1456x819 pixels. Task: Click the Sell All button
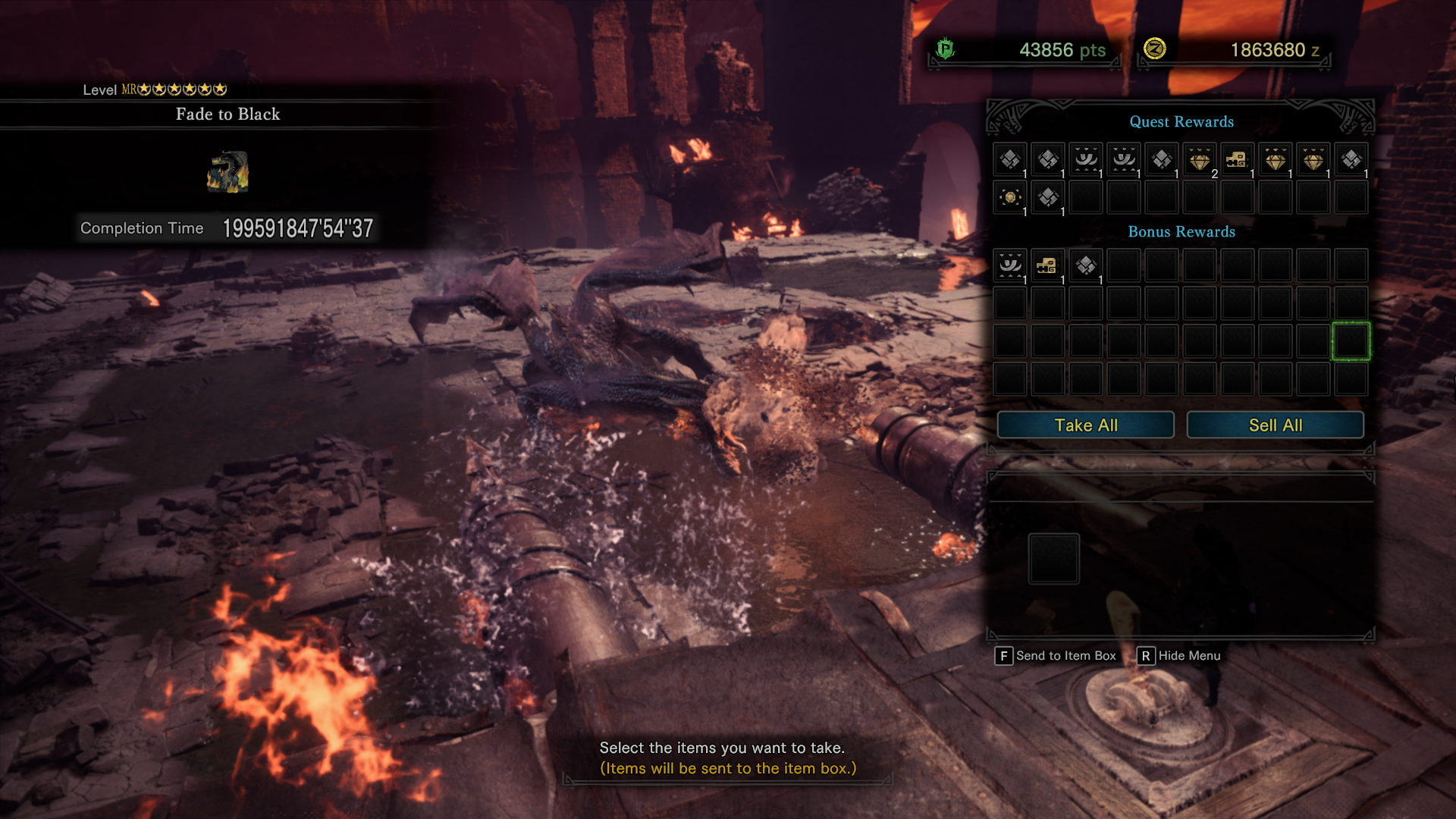pos(1275,425)
